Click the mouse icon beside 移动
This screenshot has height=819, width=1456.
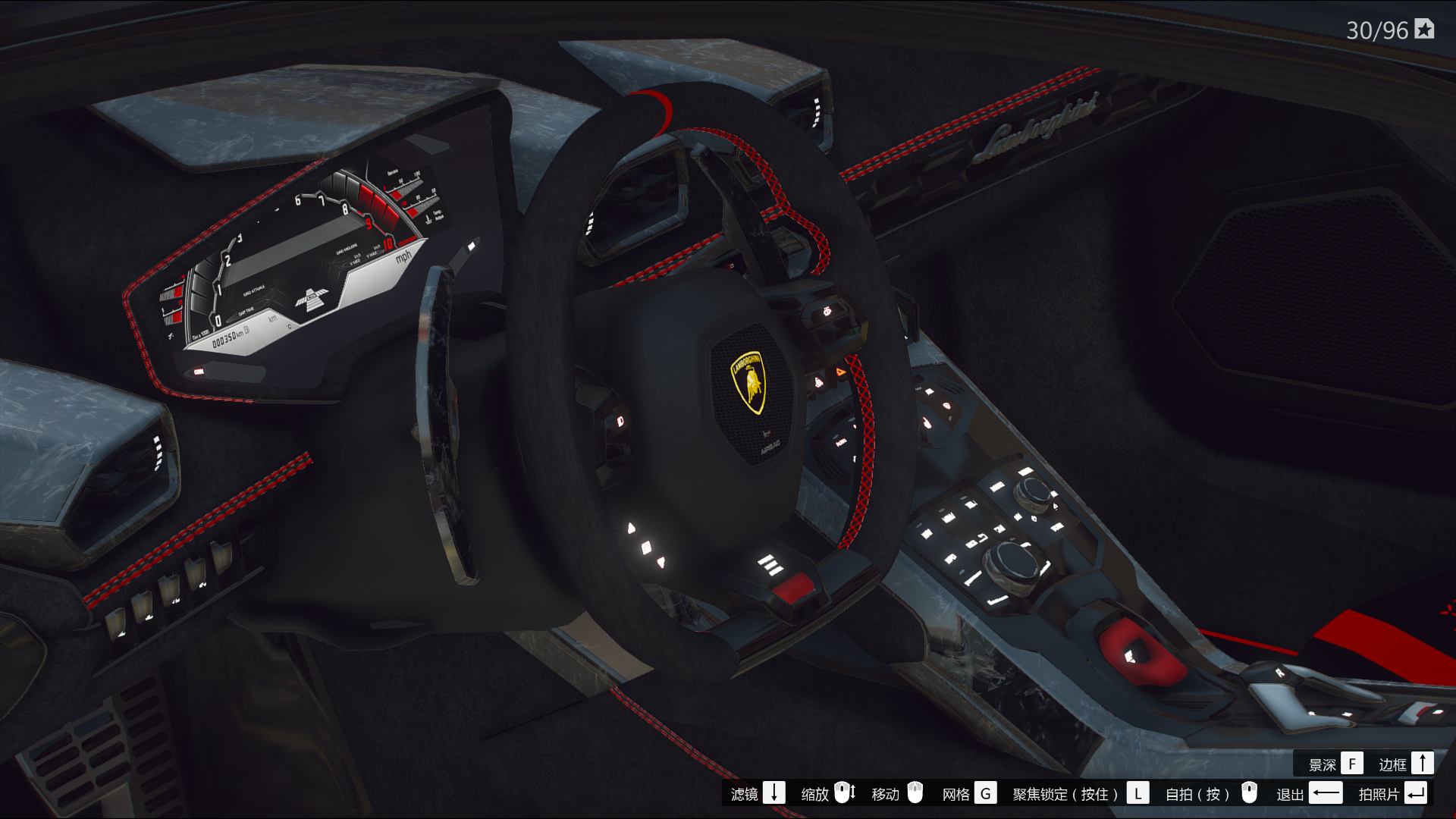click(915, 793)
